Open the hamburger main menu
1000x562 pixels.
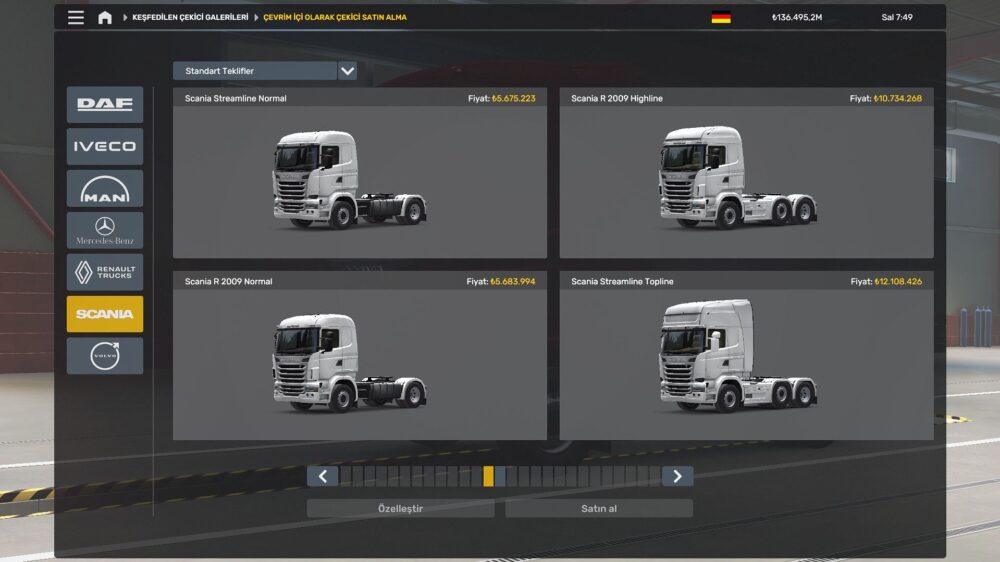pyautogui.click(x=76, y=17)
